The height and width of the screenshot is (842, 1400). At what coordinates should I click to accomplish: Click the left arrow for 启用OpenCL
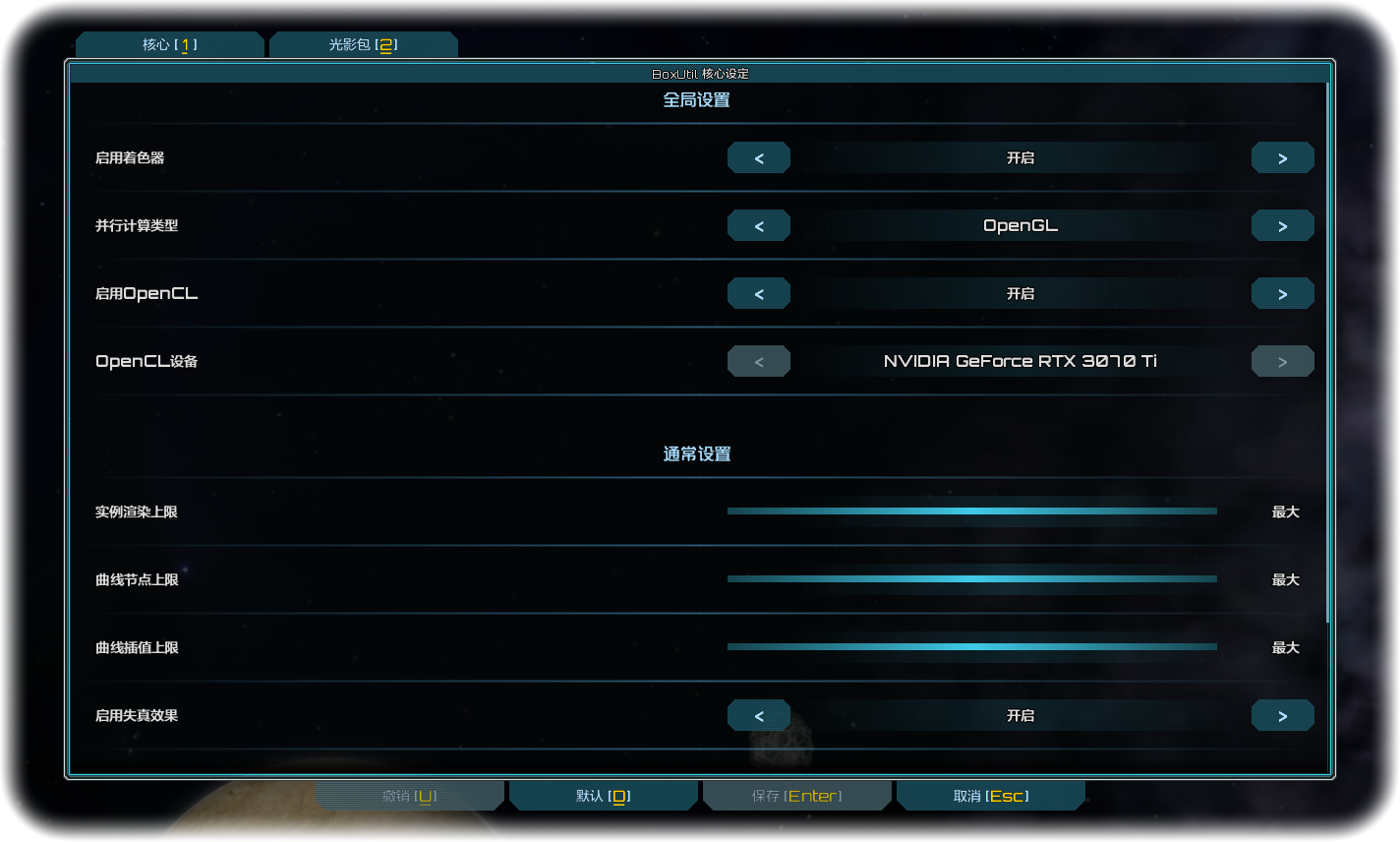758,293
